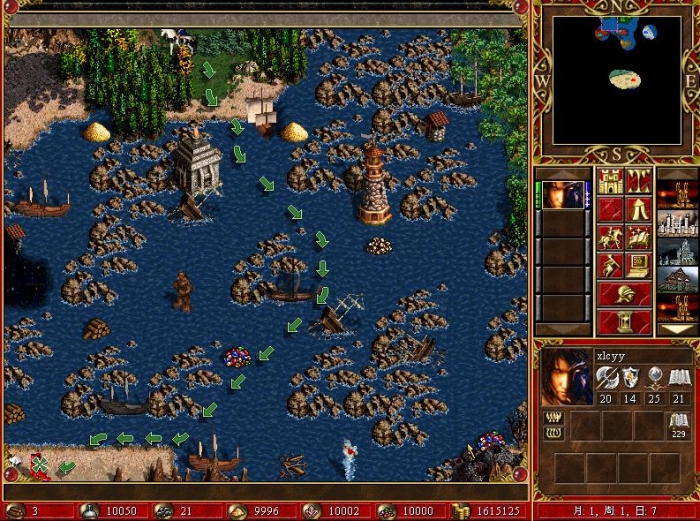Open the cast spell book button
Viewport: 700px width, 521px height.
638,238
